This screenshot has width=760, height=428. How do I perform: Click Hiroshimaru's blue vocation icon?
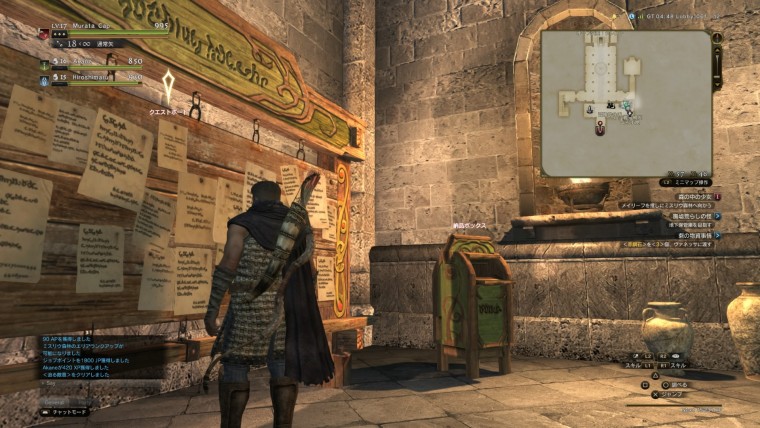point(45,78)
